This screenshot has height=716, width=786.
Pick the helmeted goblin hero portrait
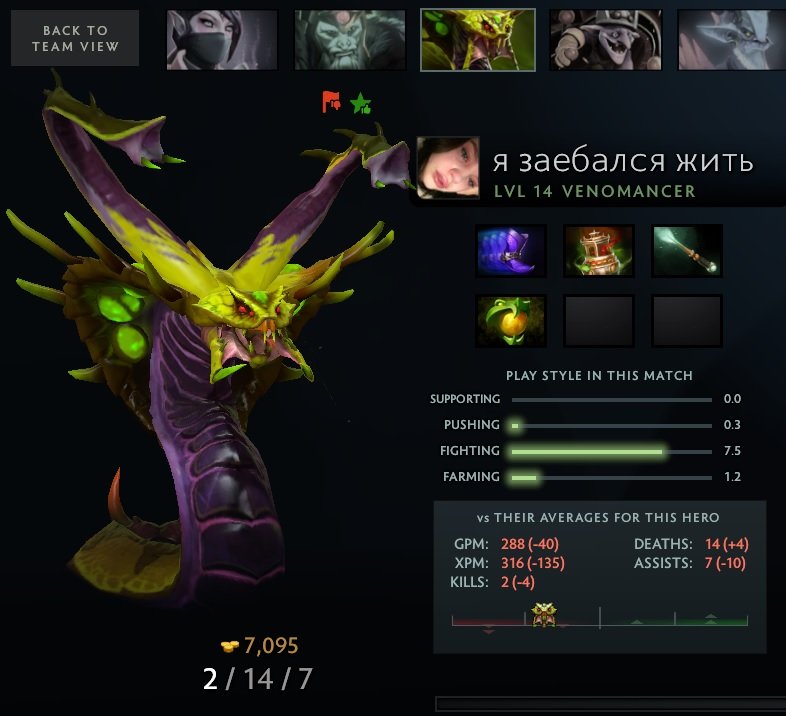pyautogui.click(x=605, y=40)
